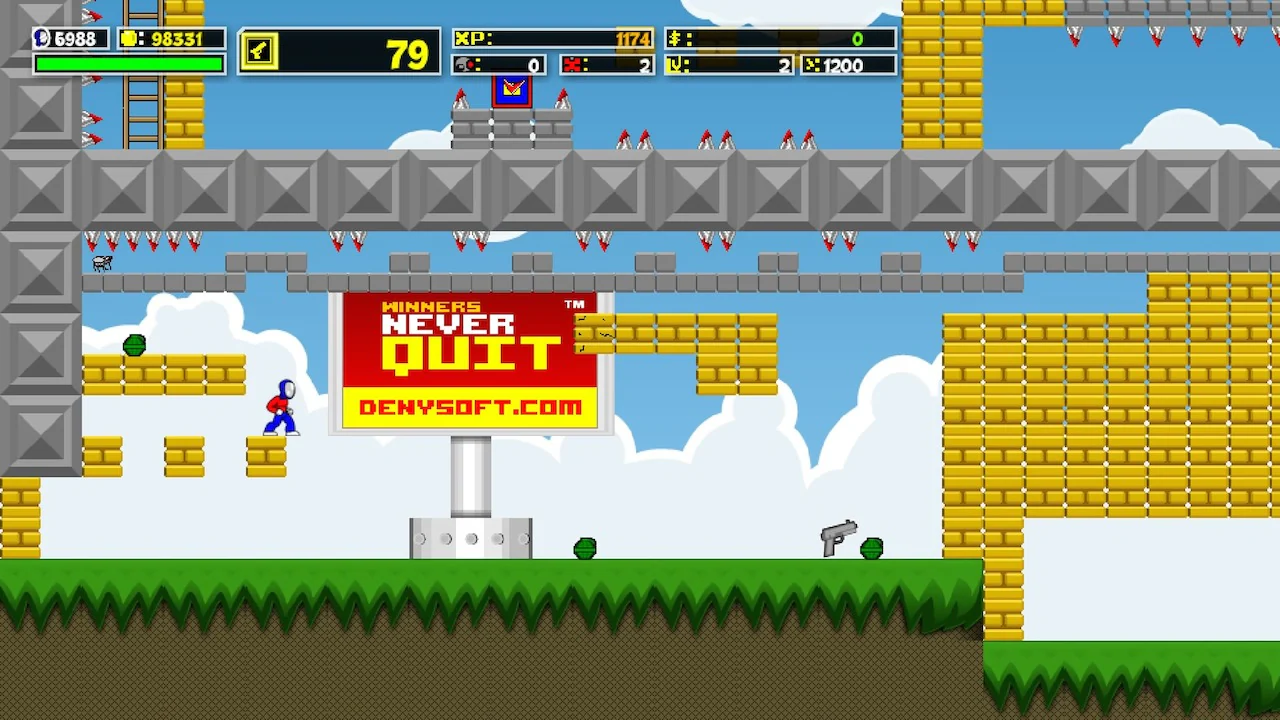Click the XP label in the HUD

472,39
